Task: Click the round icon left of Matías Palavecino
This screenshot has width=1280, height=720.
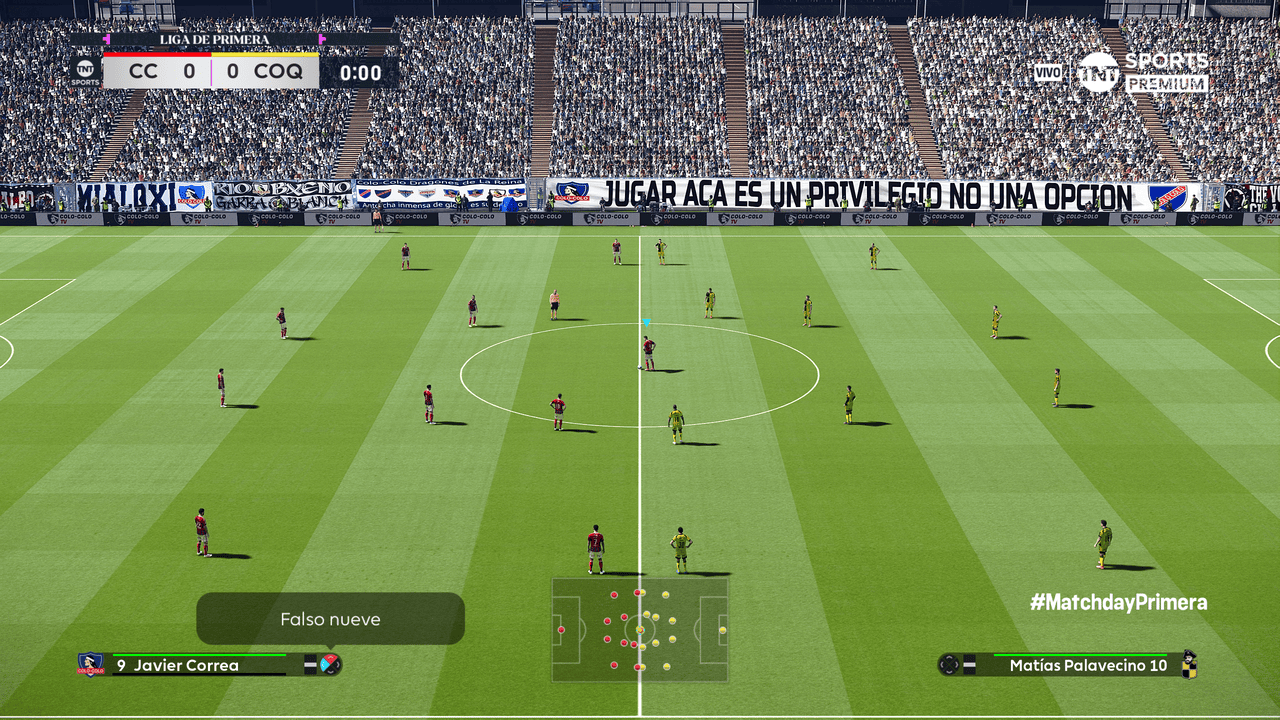Action: [x=948, y=664]
